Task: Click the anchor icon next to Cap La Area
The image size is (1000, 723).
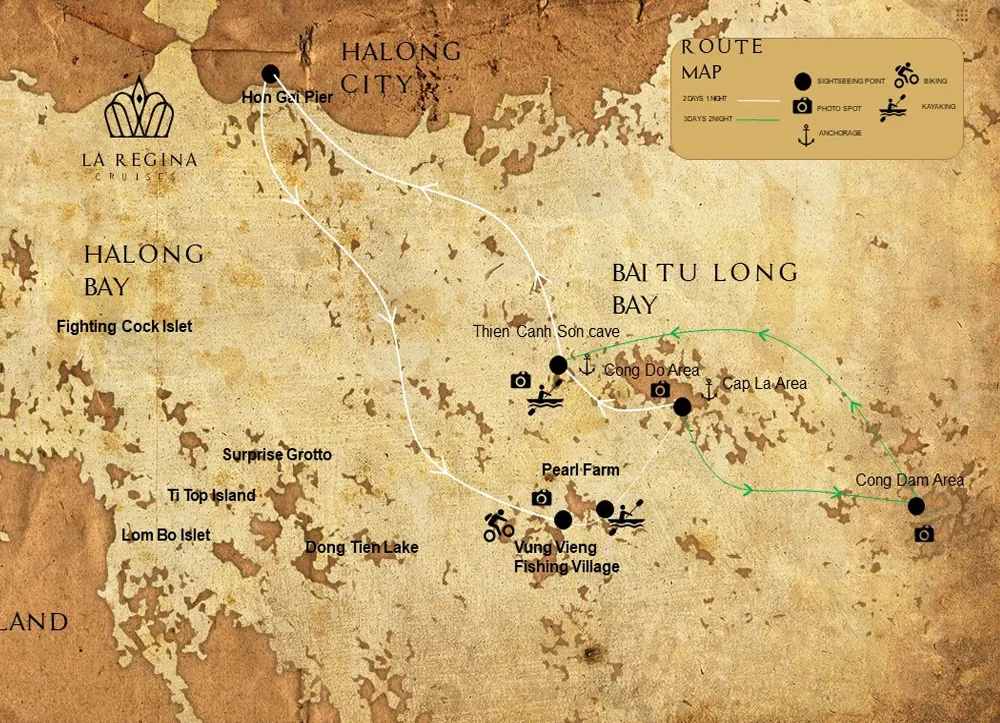Action: (x=710, y=389)
